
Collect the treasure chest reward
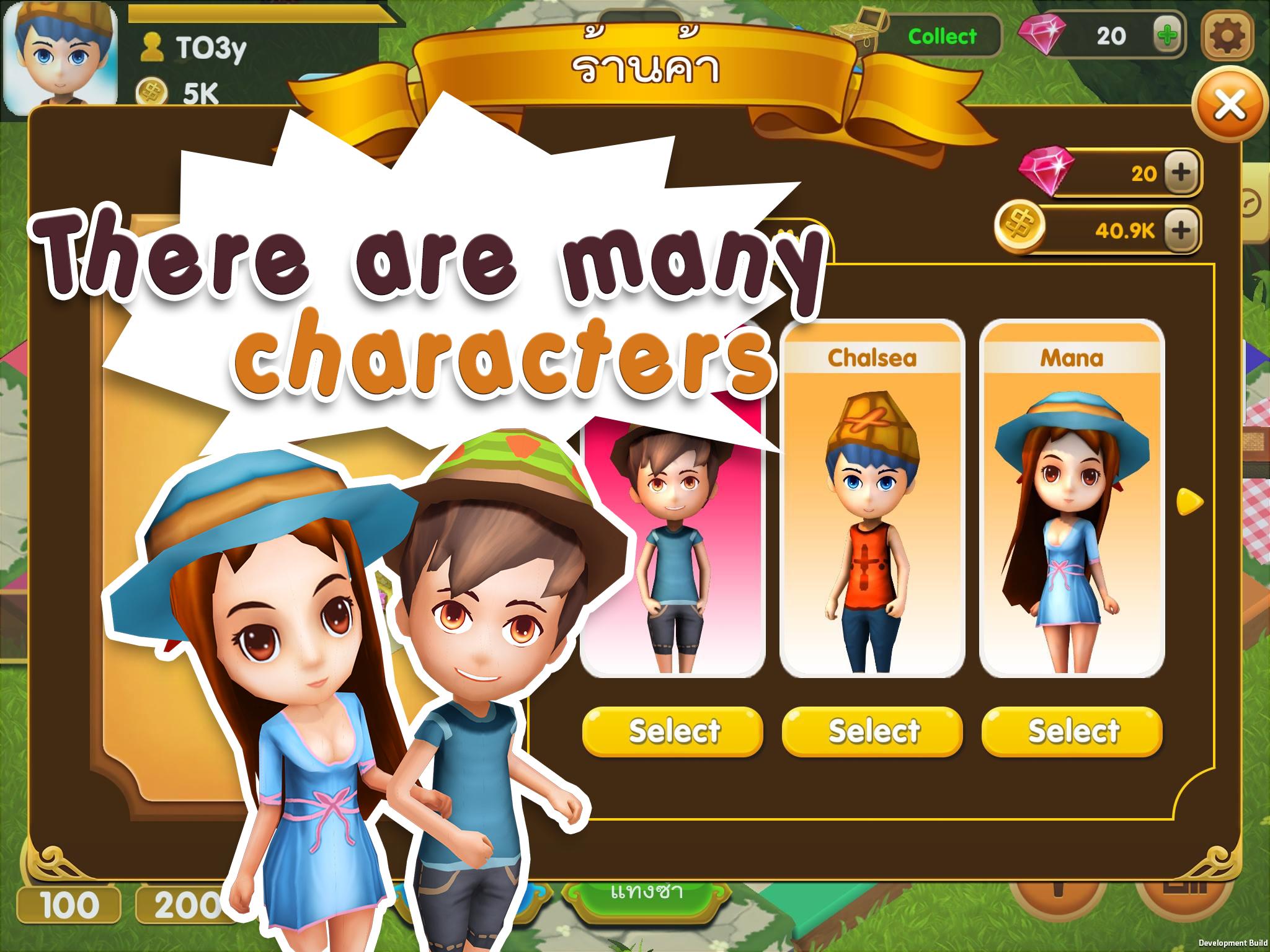coord(941,36)
